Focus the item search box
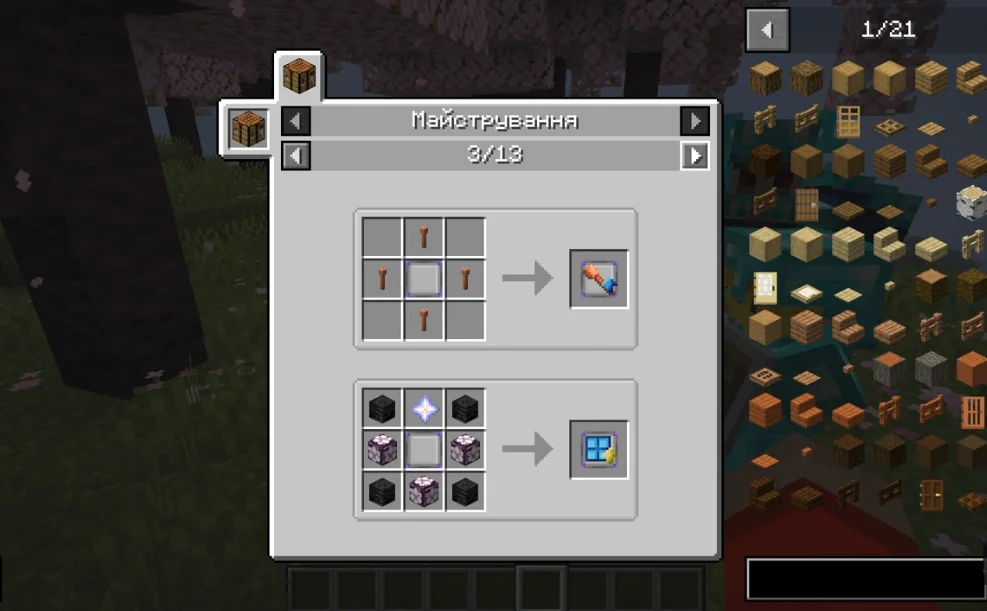The height and width of the screenshot is (611, 987). [x=865, y=579]
